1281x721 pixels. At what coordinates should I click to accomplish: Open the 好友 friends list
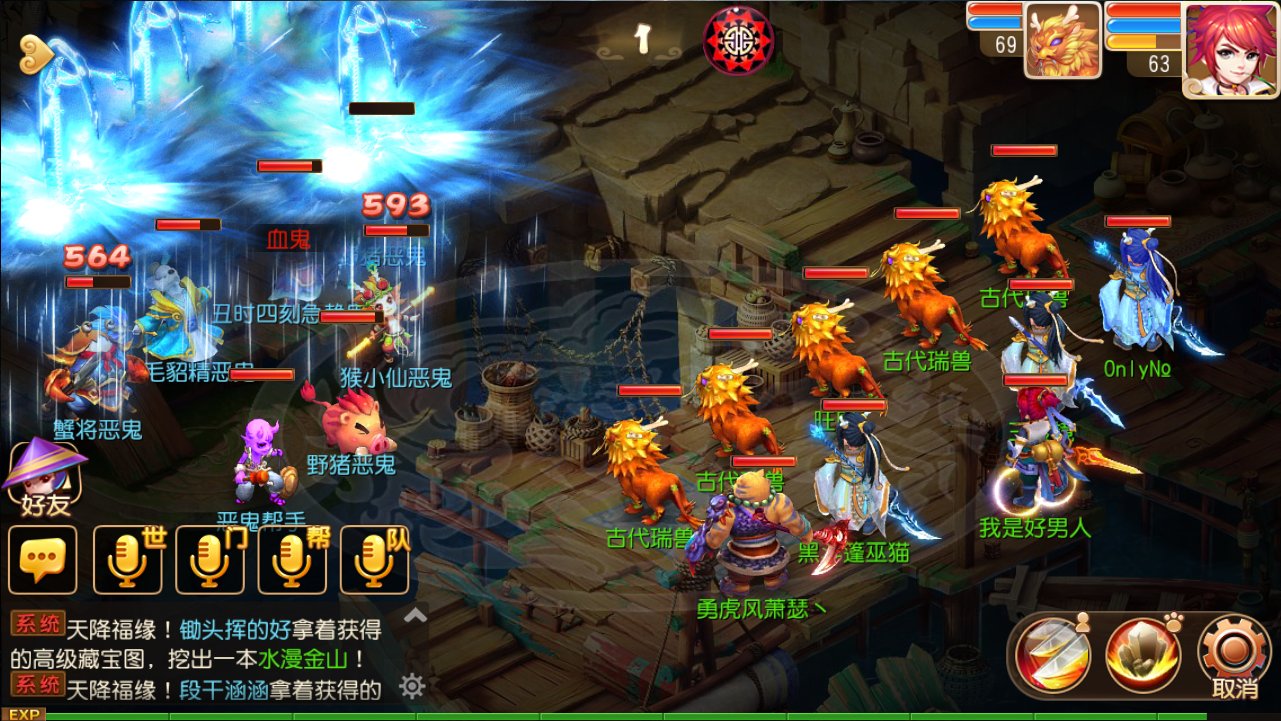pos(45,478)
